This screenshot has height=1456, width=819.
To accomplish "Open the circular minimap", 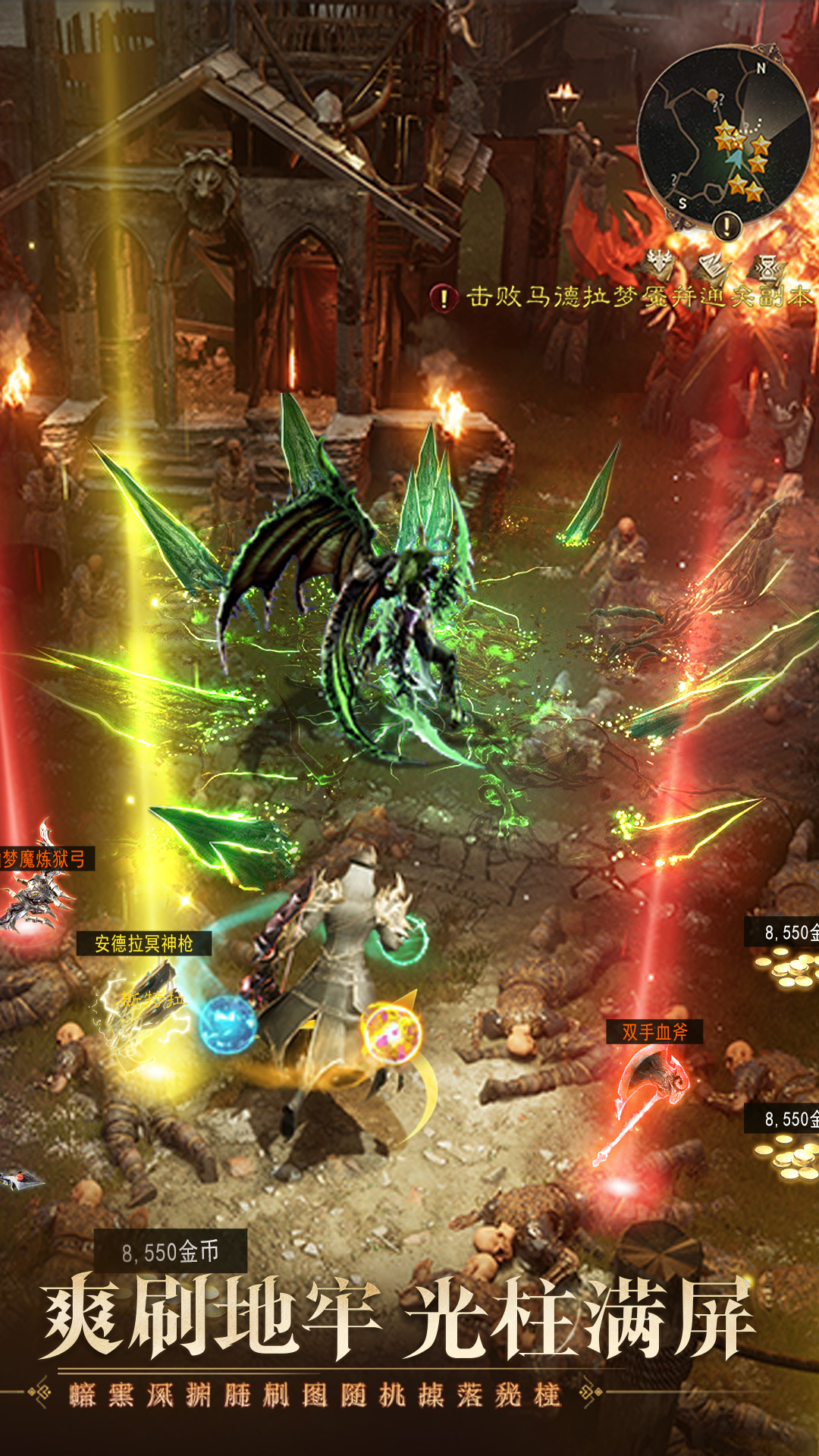I will pos(723,136).
